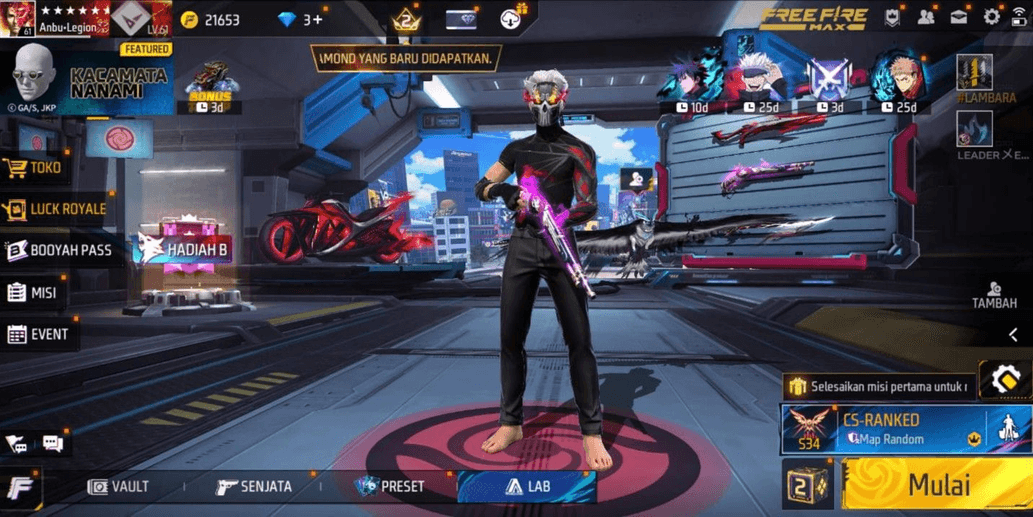Viewport: 1033px width, 517px height.
Task: Open the chat speech bubble
Action: (x=53, y=444)
